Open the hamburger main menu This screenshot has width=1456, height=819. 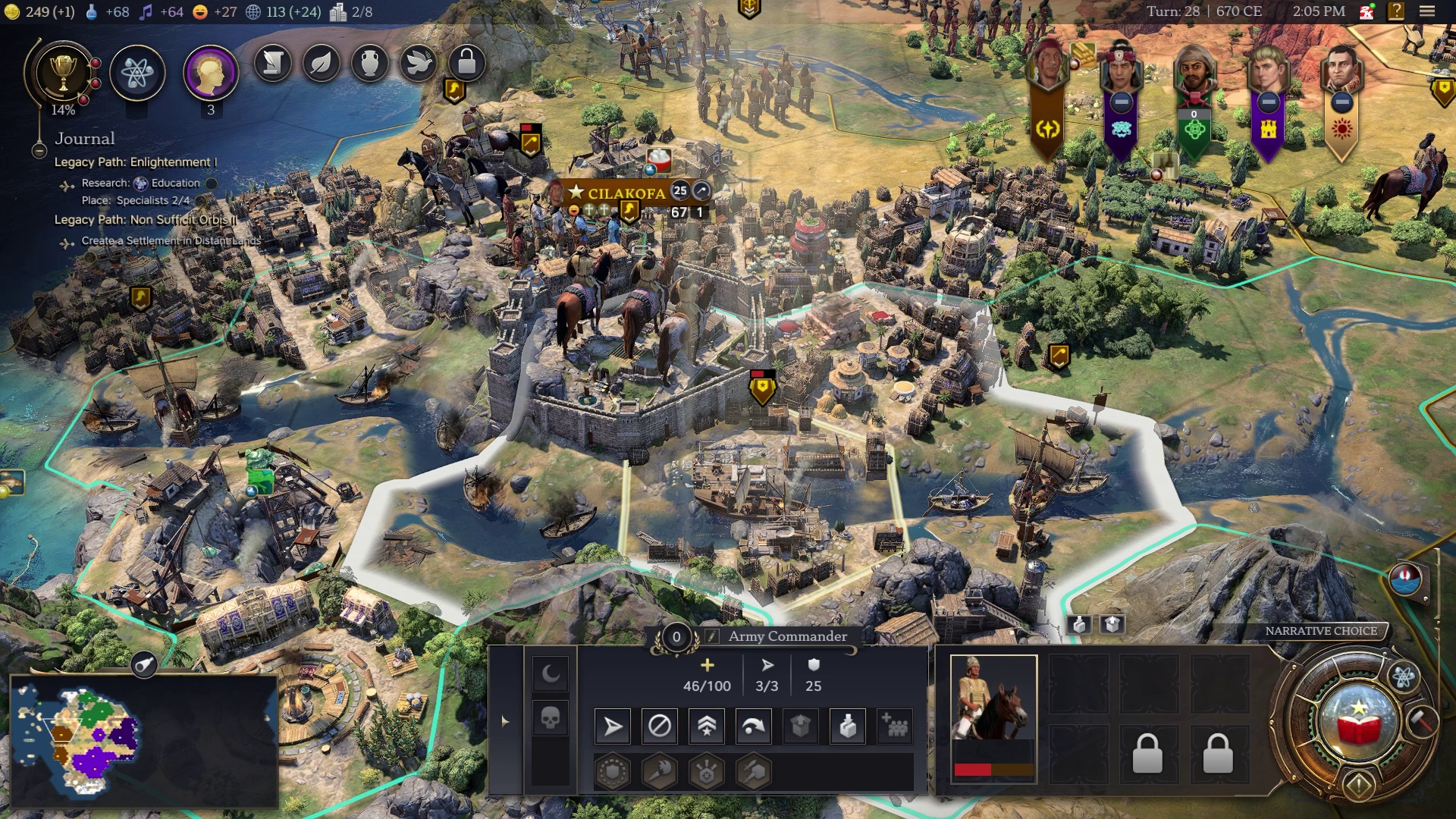(x=1427, y=11)
